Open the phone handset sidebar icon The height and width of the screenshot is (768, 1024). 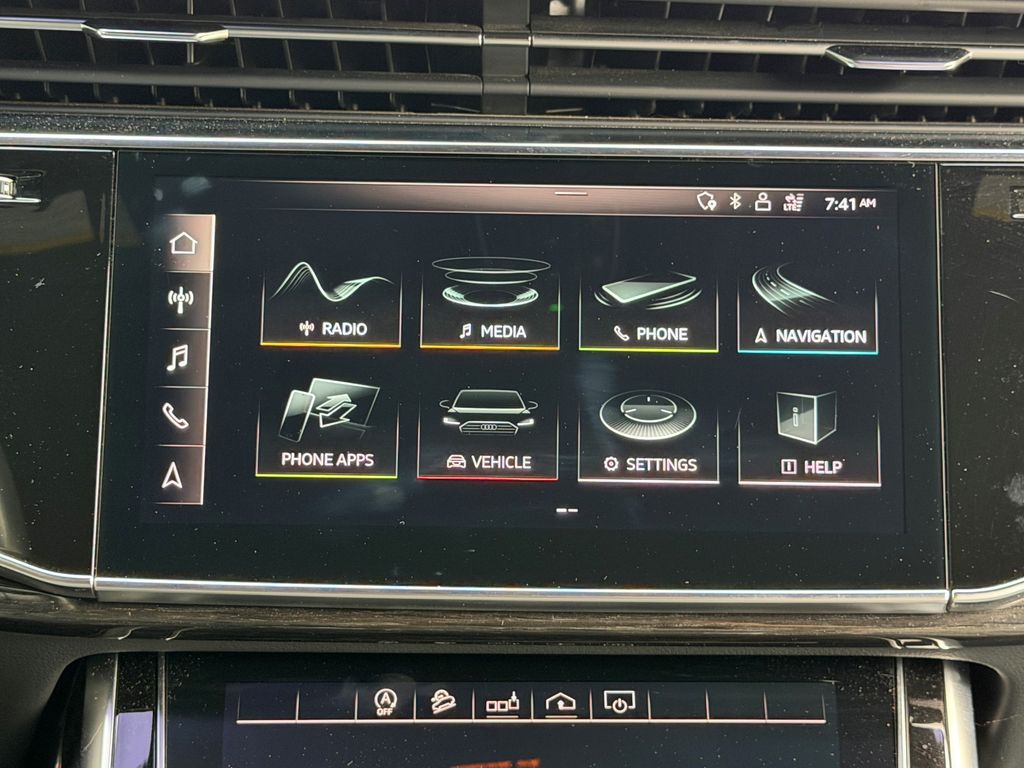click(176, 416)
